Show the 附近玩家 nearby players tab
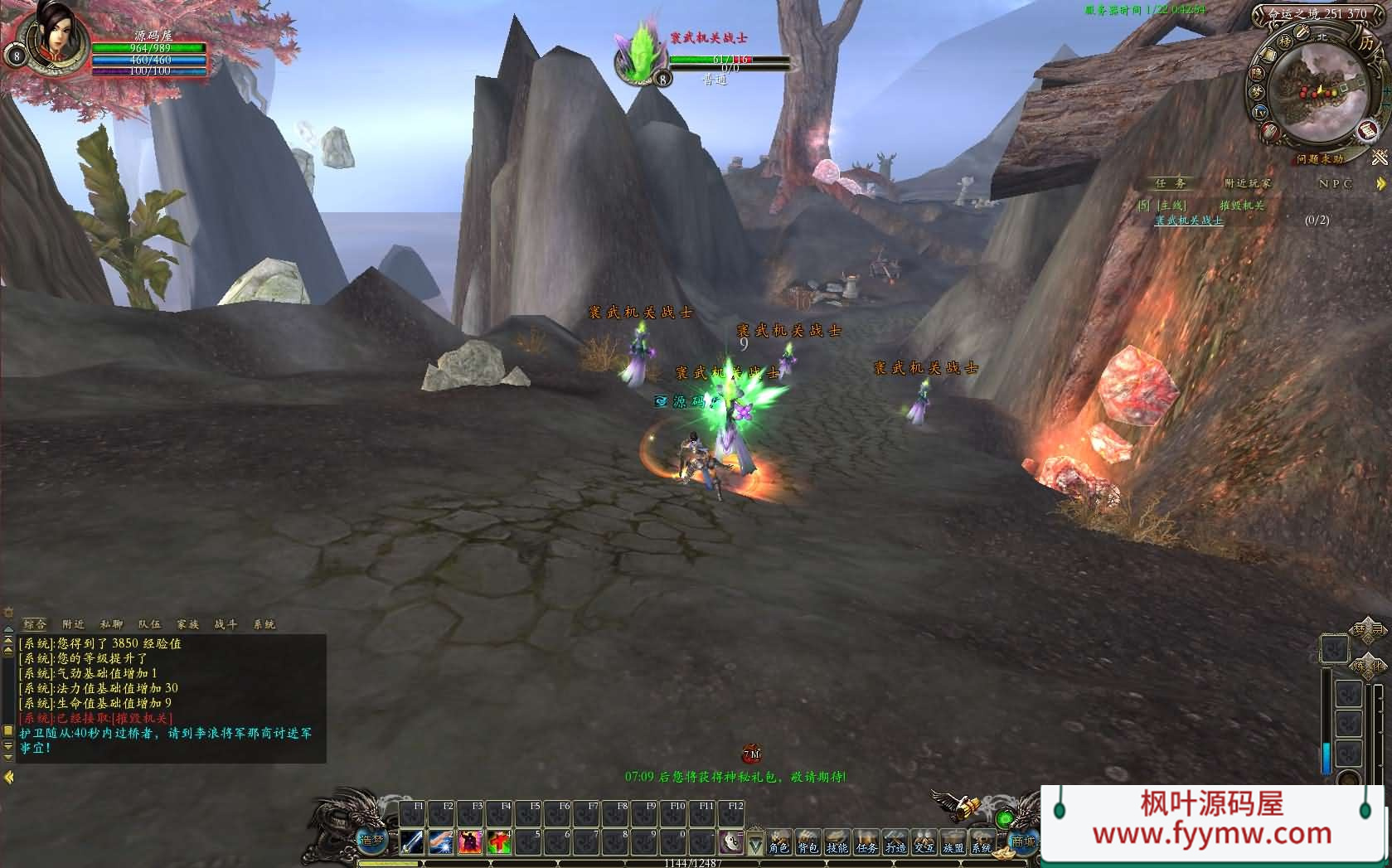 click(1247, 183)
